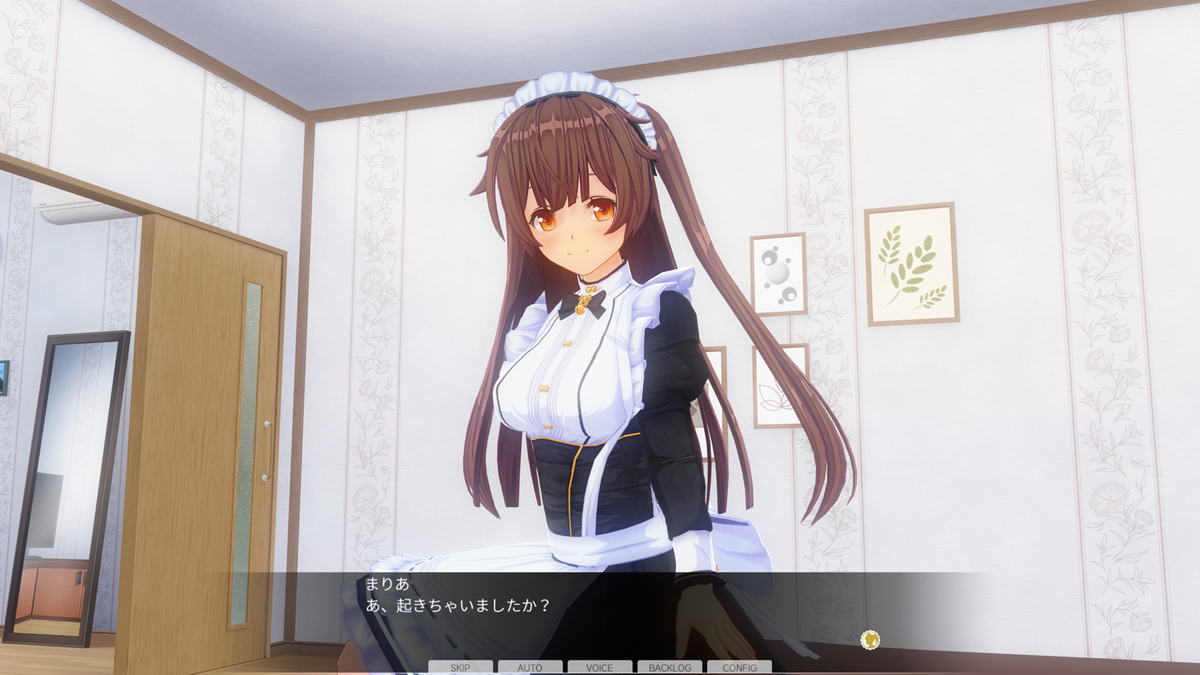Viewport: 1200px width, 675px height.
Task: Open the CONFIG settings
Action: click(739, 667)
